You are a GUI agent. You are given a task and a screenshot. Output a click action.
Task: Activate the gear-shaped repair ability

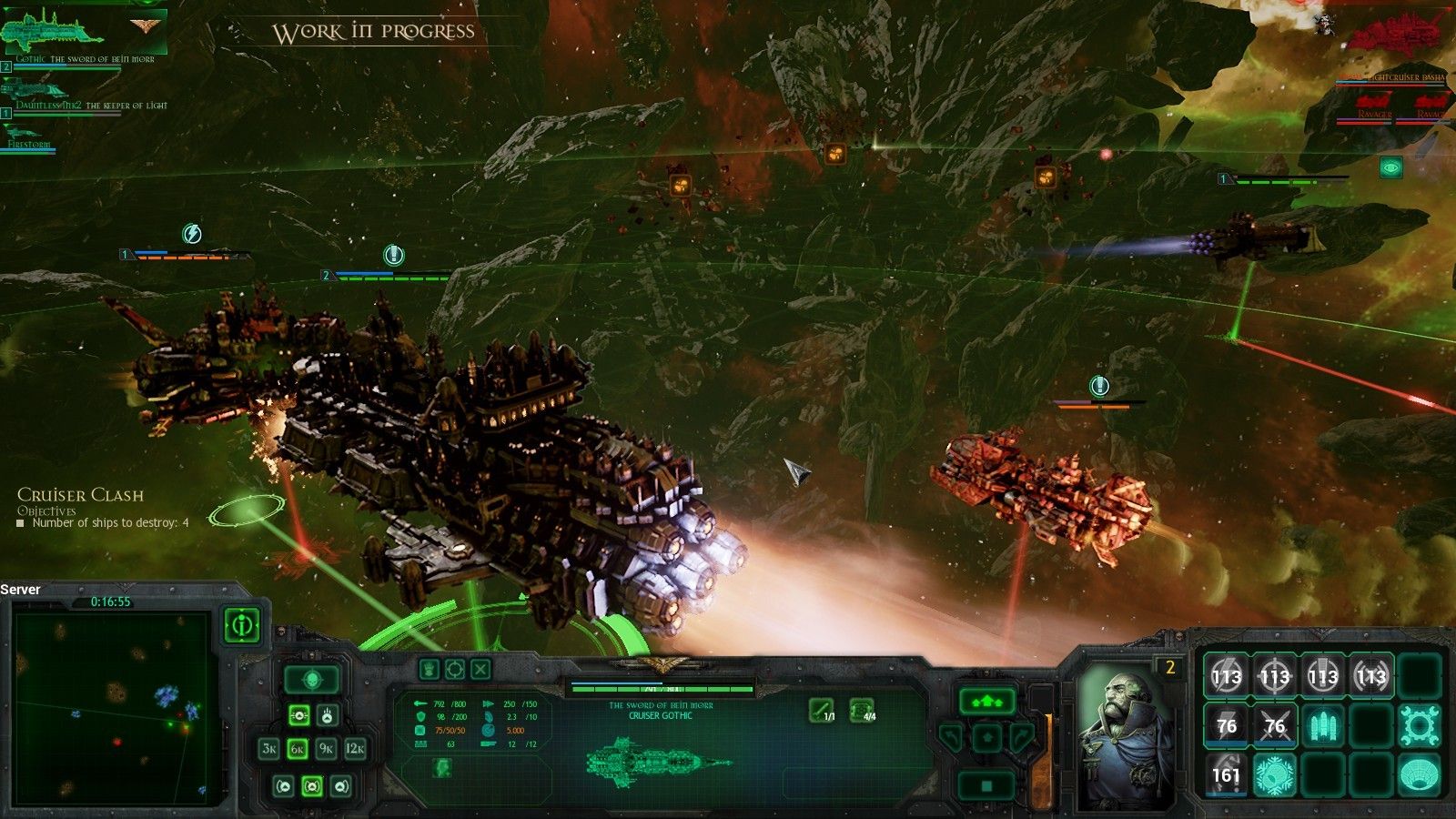point(1419,725)
